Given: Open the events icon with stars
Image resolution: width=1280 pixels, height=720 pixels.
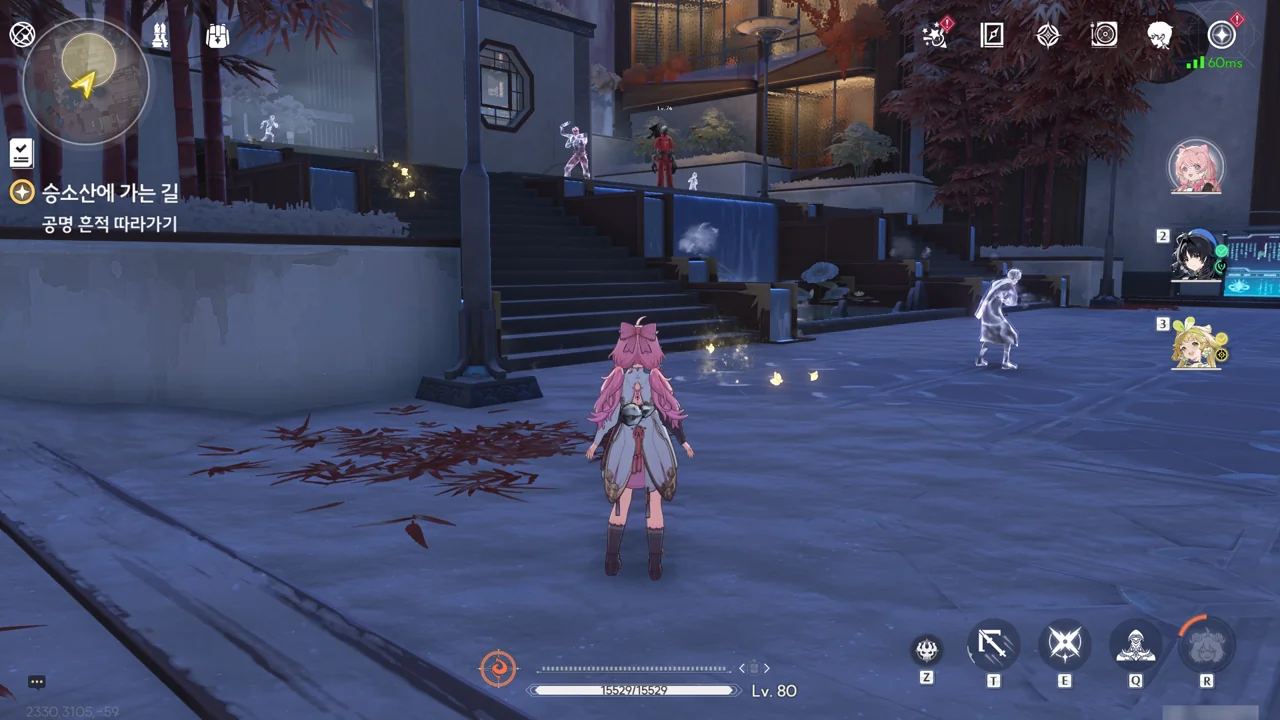Looking at the screenshot, I should (x=936, y=36).
